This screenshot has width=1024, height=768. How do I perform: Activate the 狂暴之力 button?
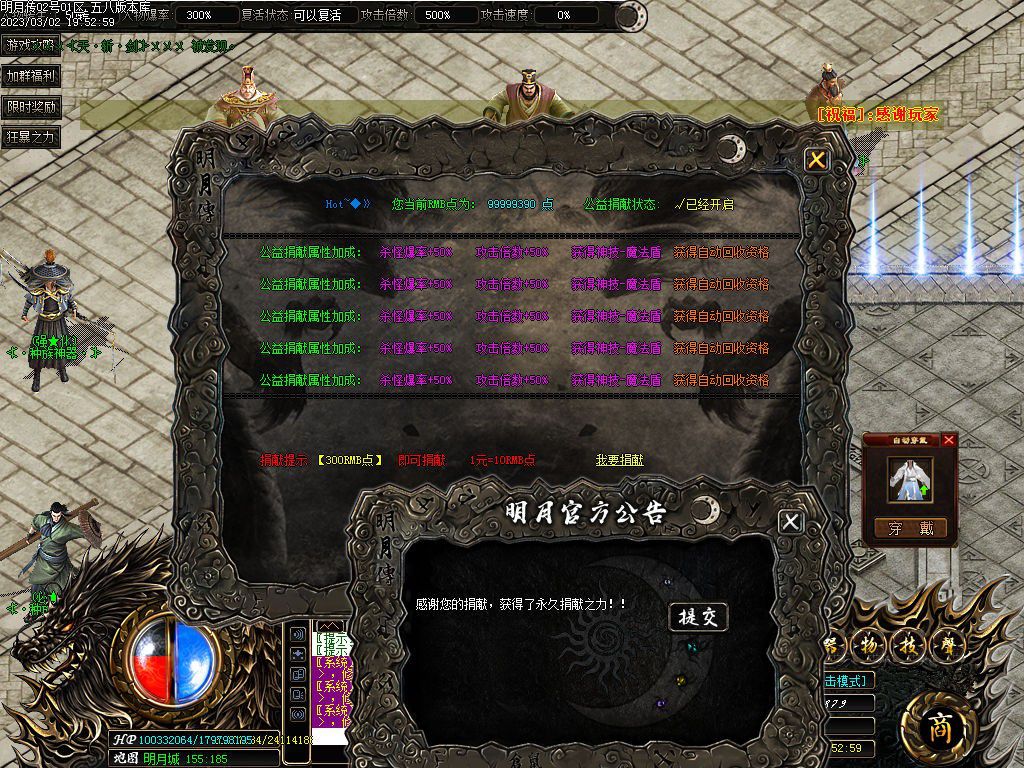[30, 137]
